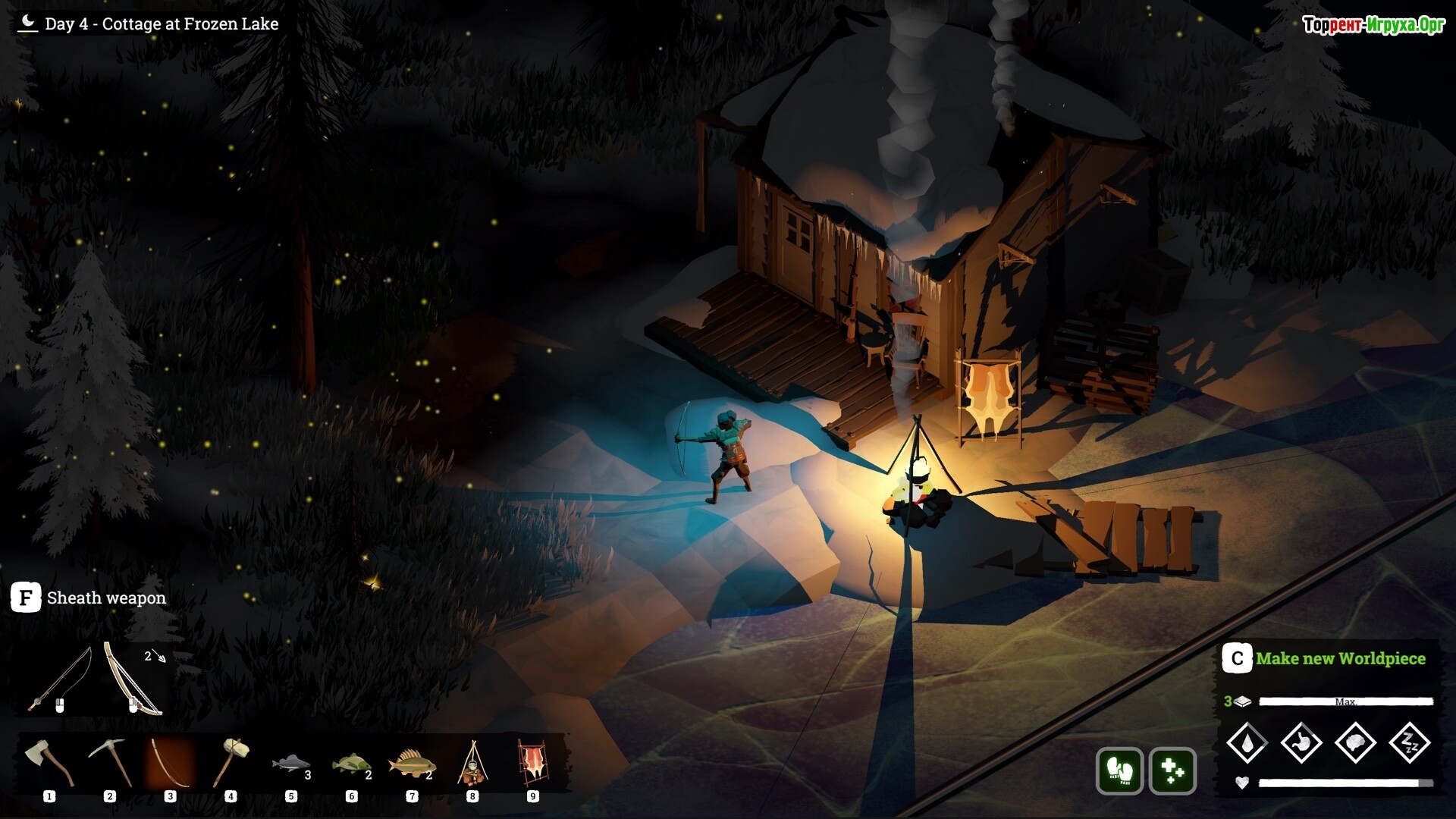Image resolution: width=1456 pixels, height=819 pixels.
Task: Select the campfire cooking tripod slot
Action: pyautogui.click(x=472, y=763)
